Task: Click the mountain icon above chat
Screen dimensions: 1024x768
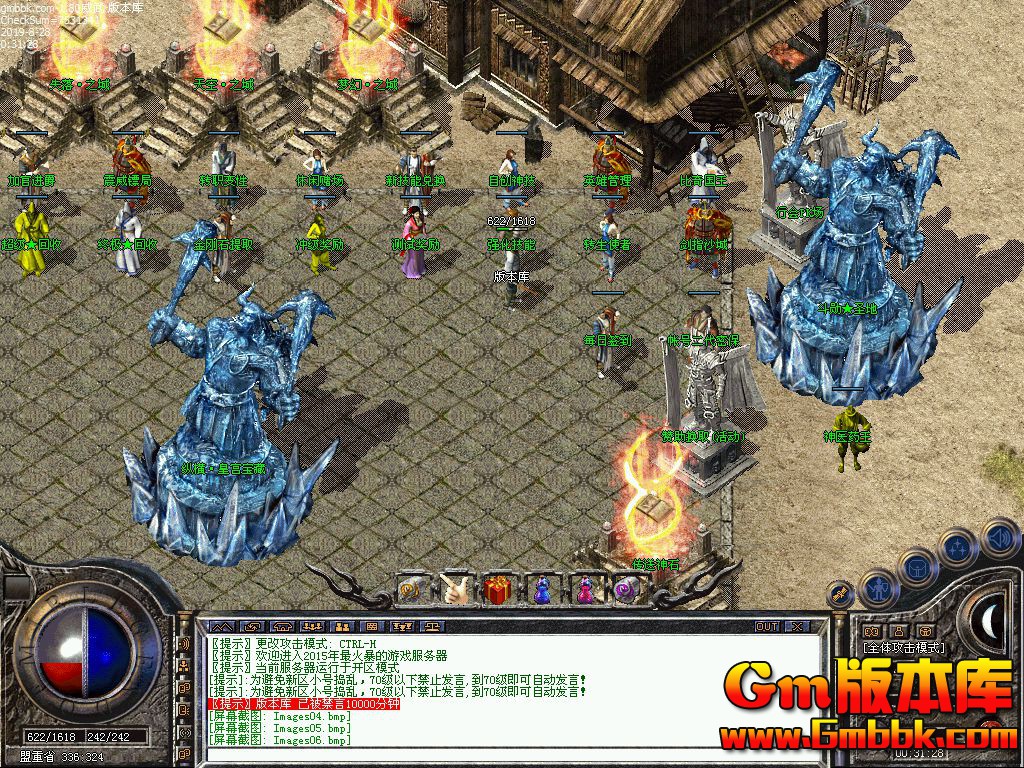Action: click(x=221, y=626)
